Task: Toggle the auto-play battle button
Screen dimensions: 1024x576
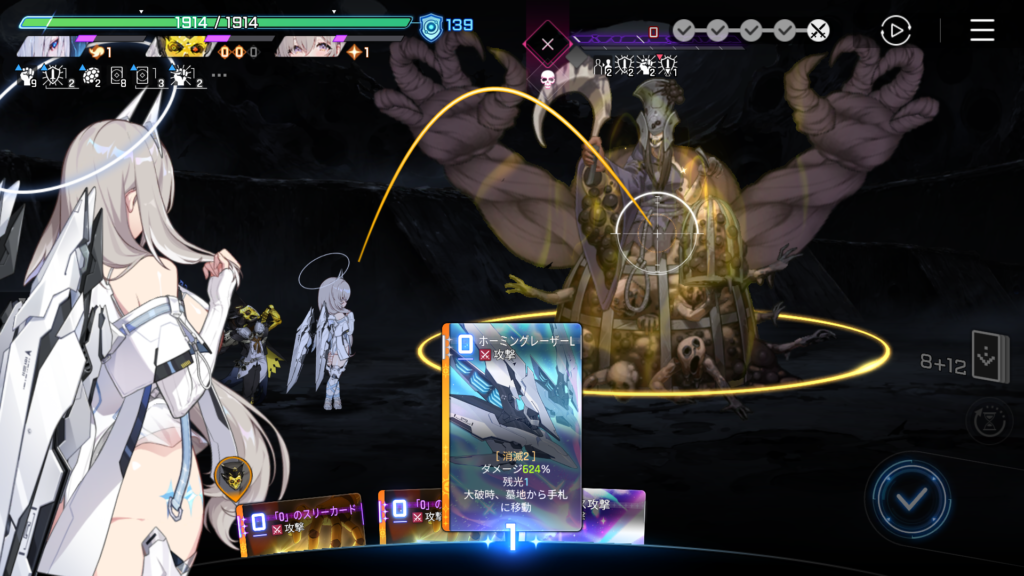Action: pos(895,30)
